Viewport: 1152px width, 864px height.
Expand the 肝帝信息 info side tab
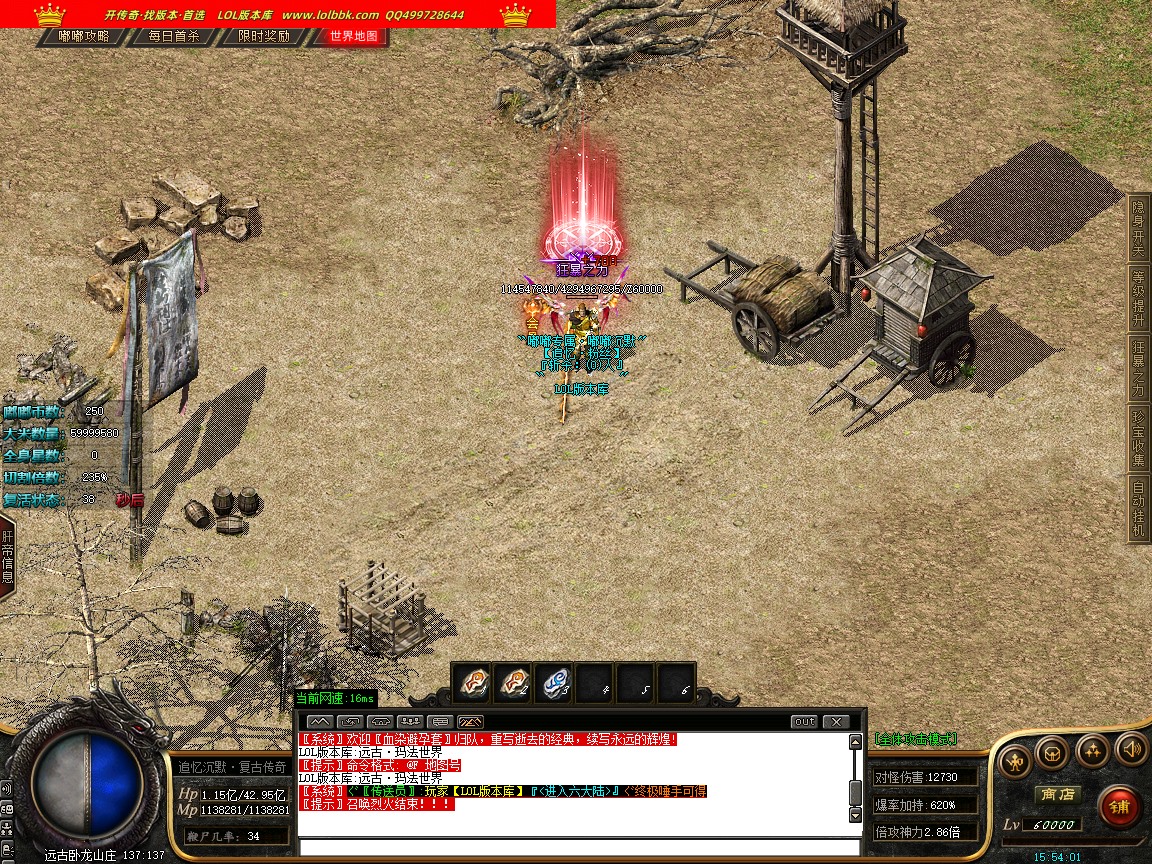pyautogui.click(x=7, y=557)
